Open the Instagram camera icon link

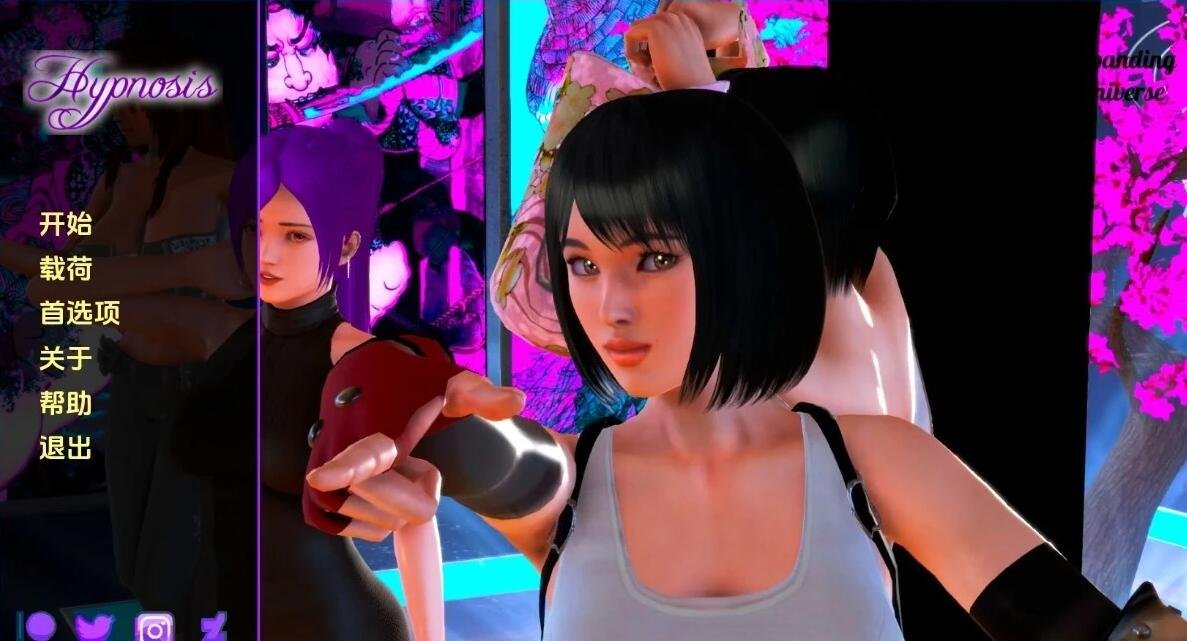point(154,627)
